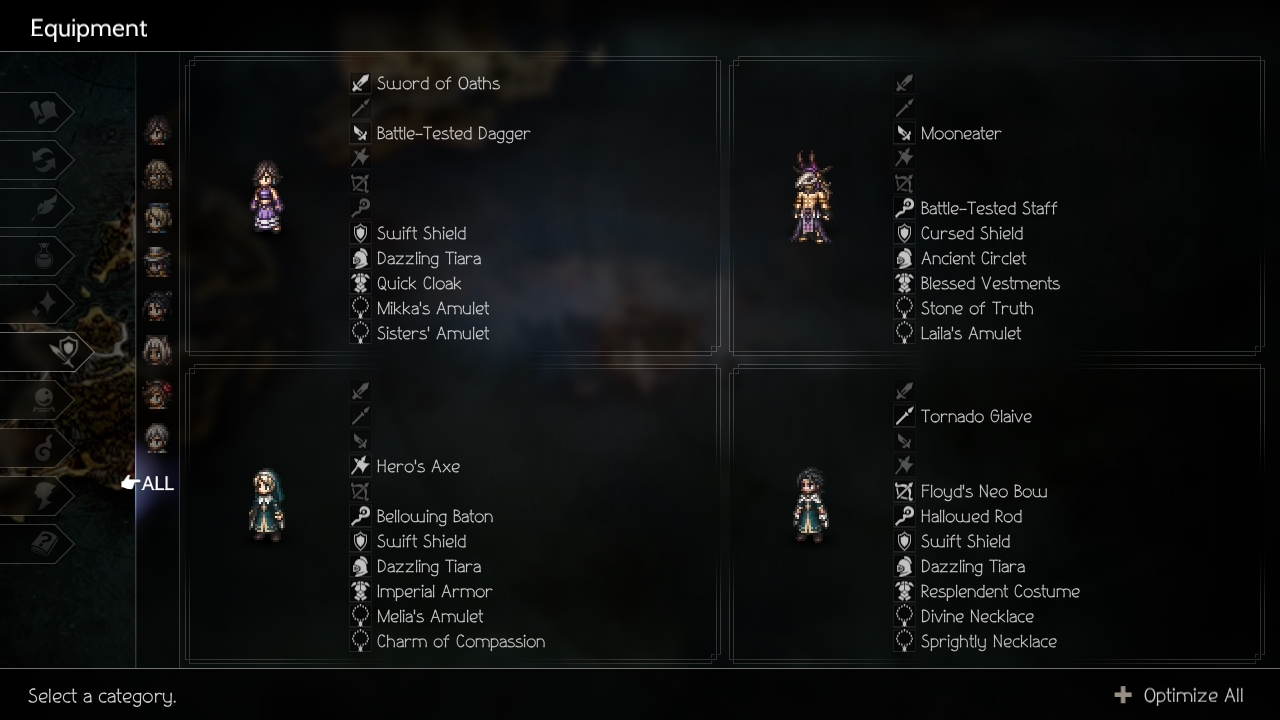Open the Mikka's Amulet accessory slot
Viewport: 1280px width, 720px height.
tap(432, 309)
